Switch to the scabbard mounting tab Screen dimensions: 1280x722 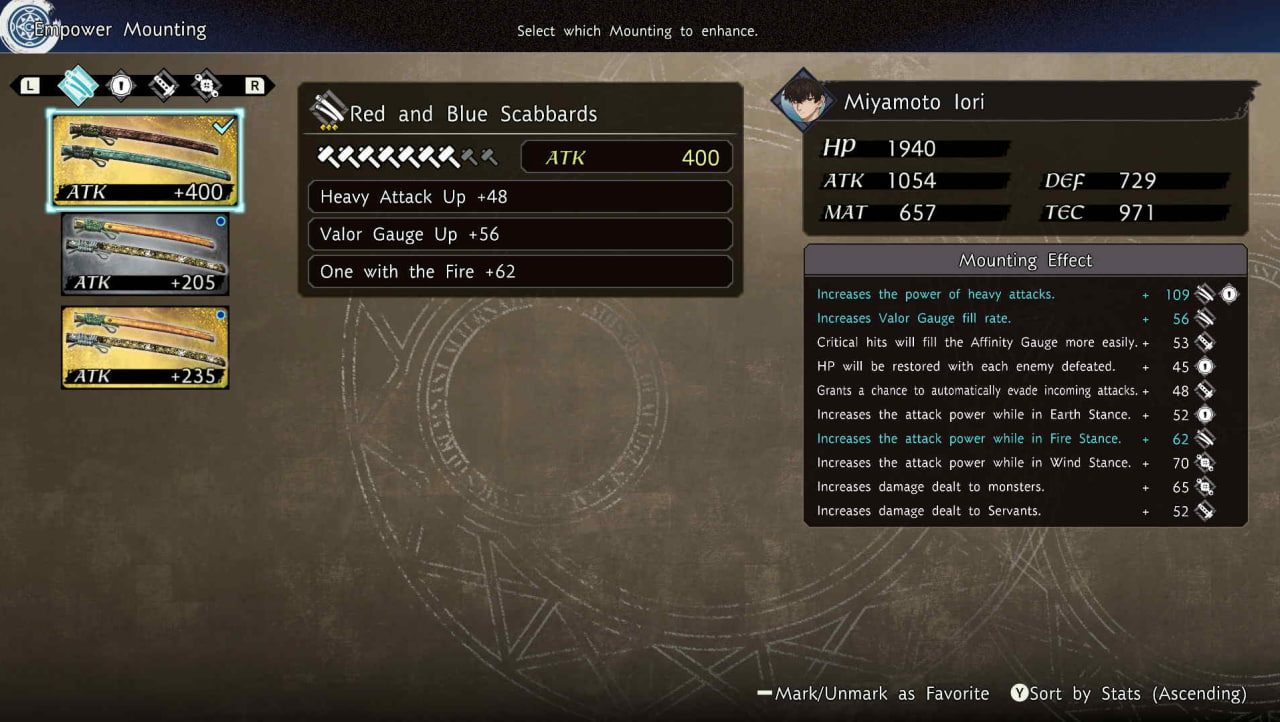click(x=77, y=86)
